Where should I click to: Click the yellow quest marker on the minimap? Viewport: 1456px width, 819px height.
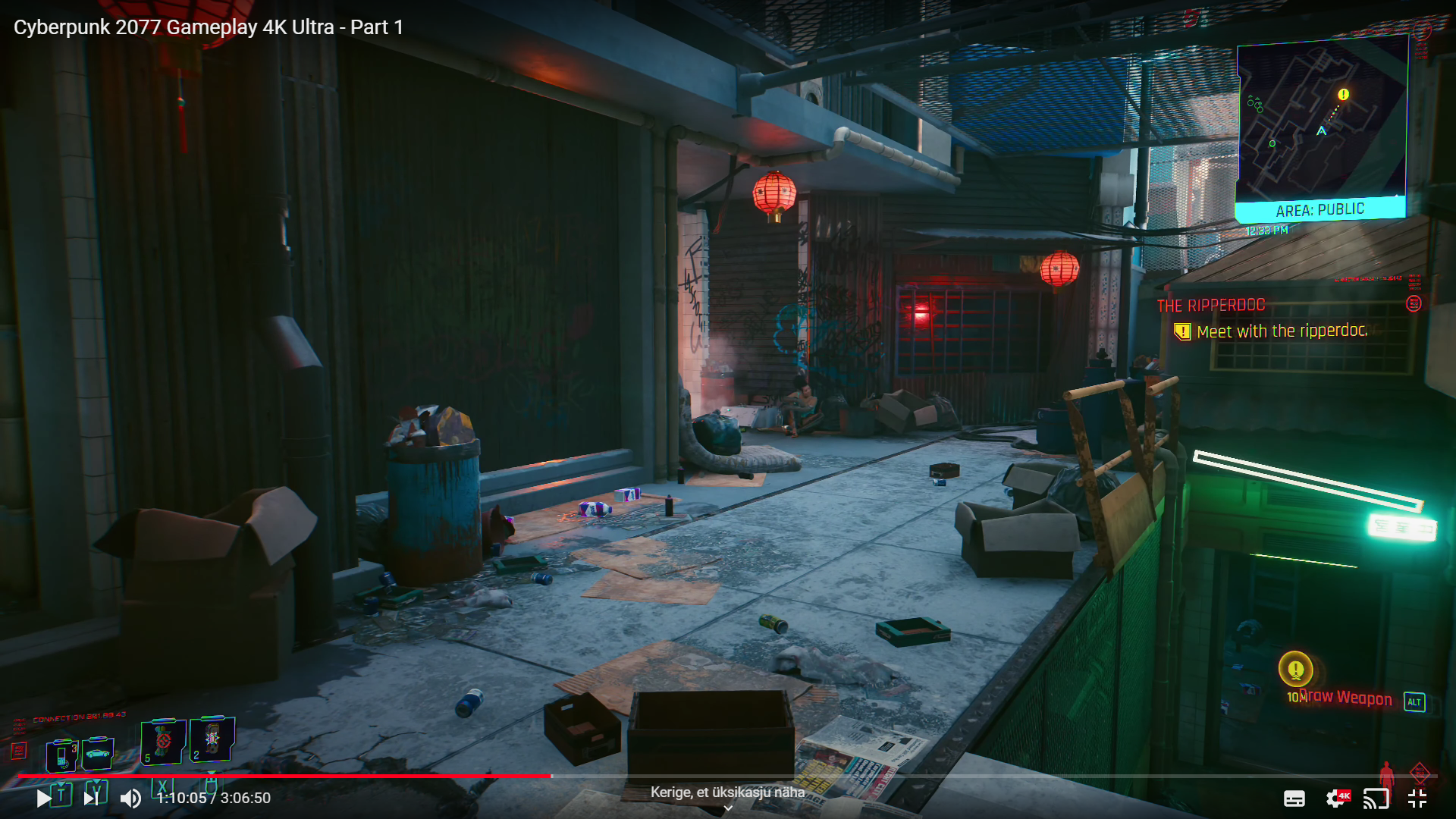[1343, 95]
